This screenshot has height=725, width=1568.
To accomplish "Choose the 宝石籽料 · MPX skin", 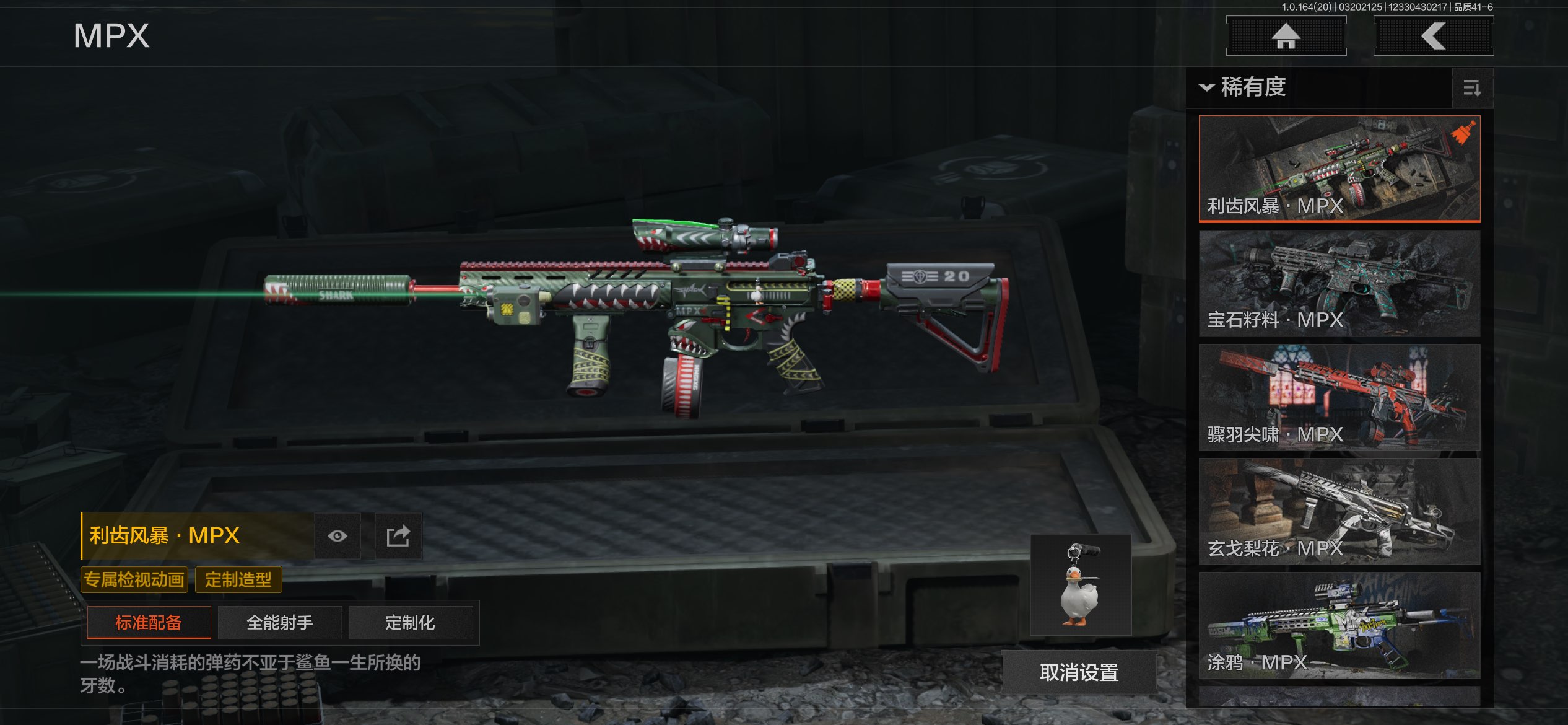I will [x=1339, y=283].
